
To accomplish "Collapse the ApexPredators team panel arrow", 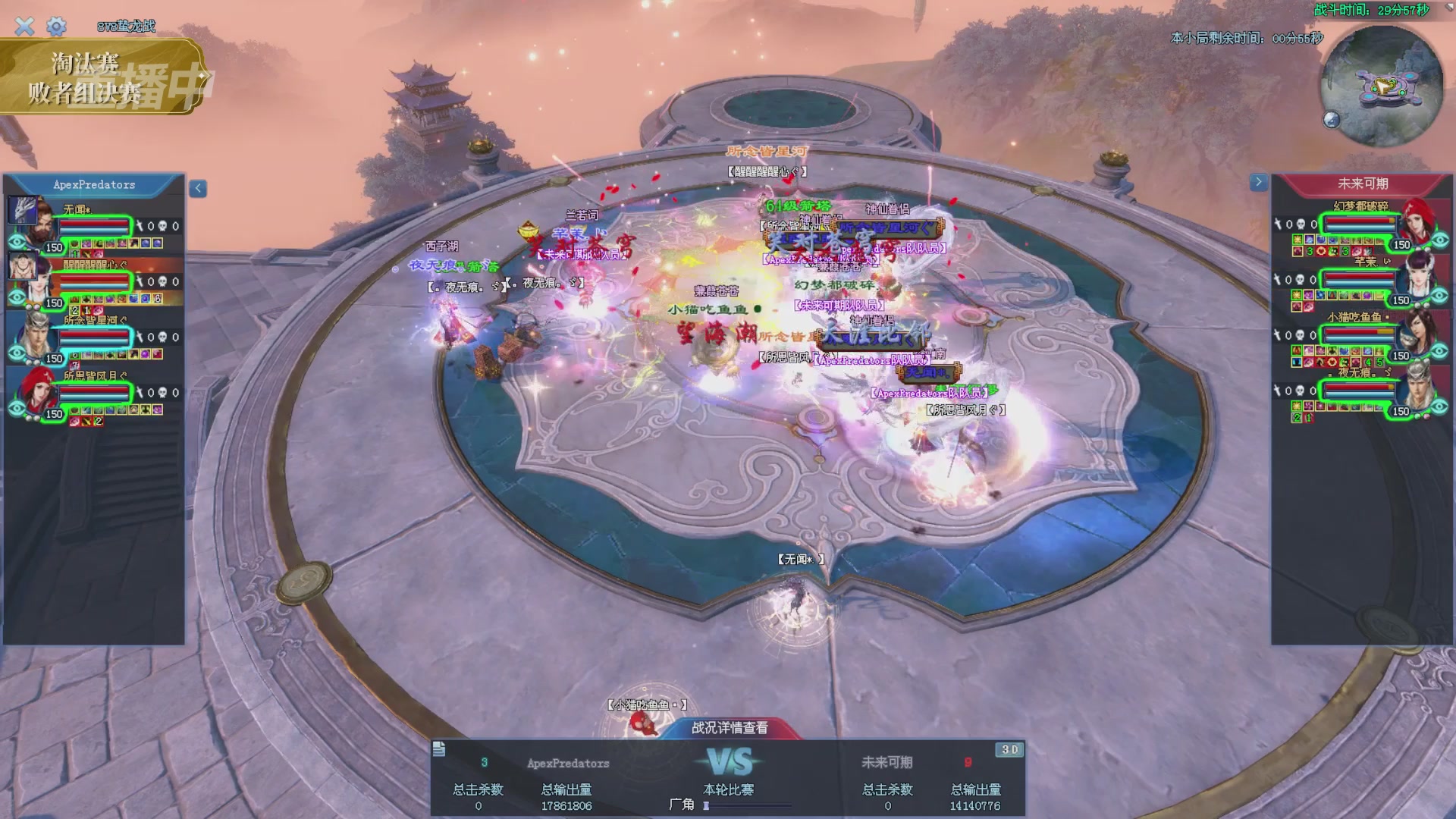I will click(198, 189).
